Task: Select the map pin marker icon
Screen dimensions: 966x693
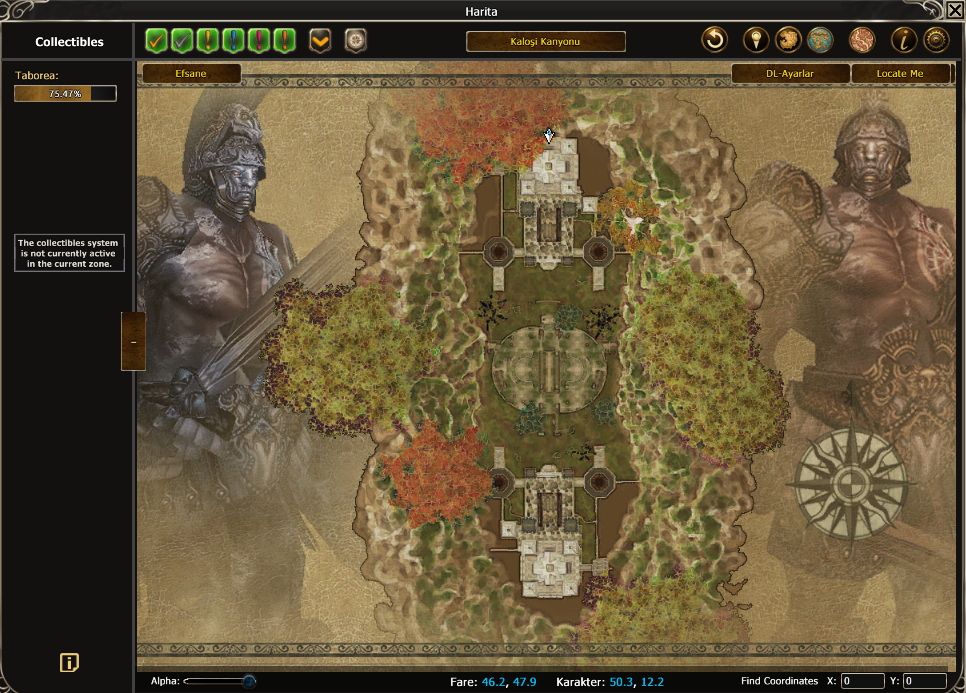Action: (757, 41)
